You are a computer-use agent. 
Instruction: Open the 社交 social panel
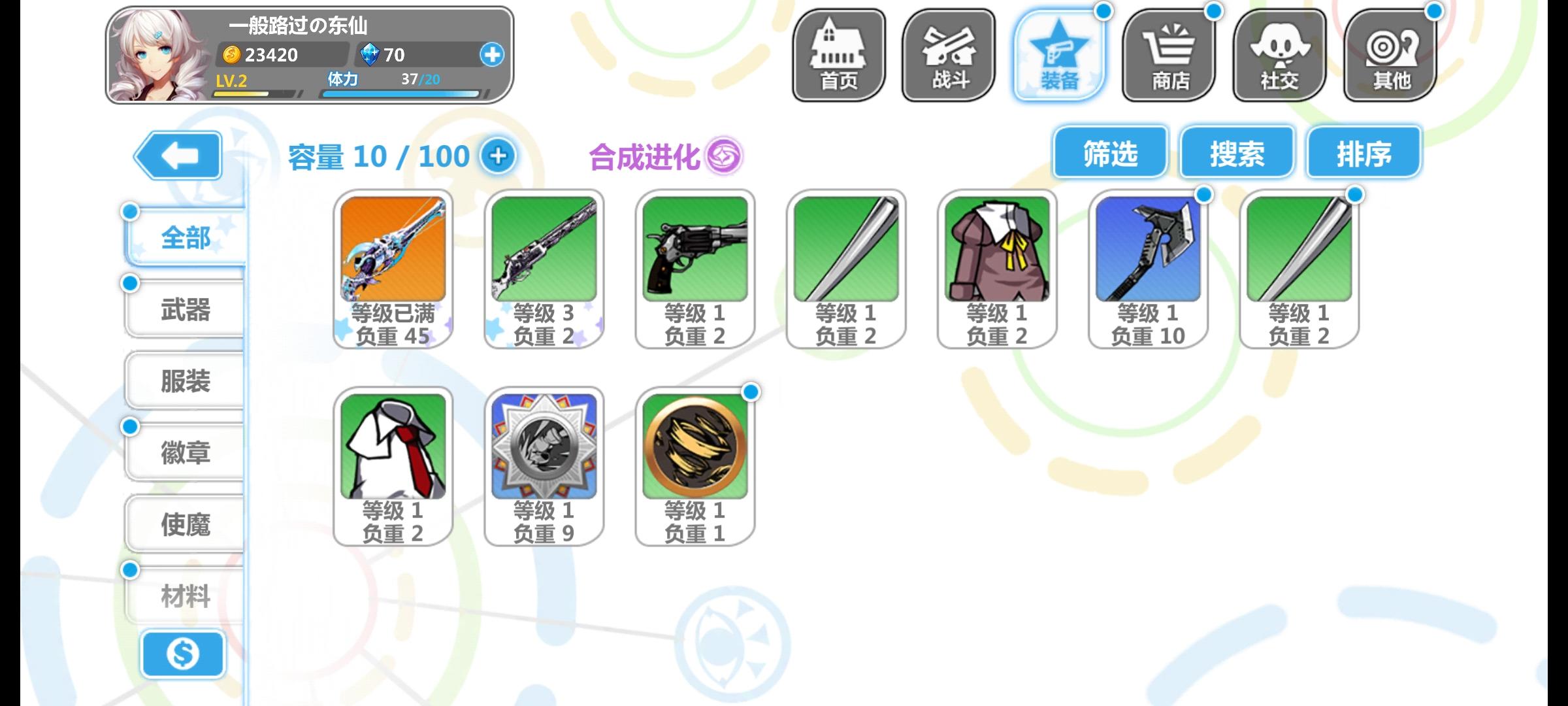(x=1280, y=56)
